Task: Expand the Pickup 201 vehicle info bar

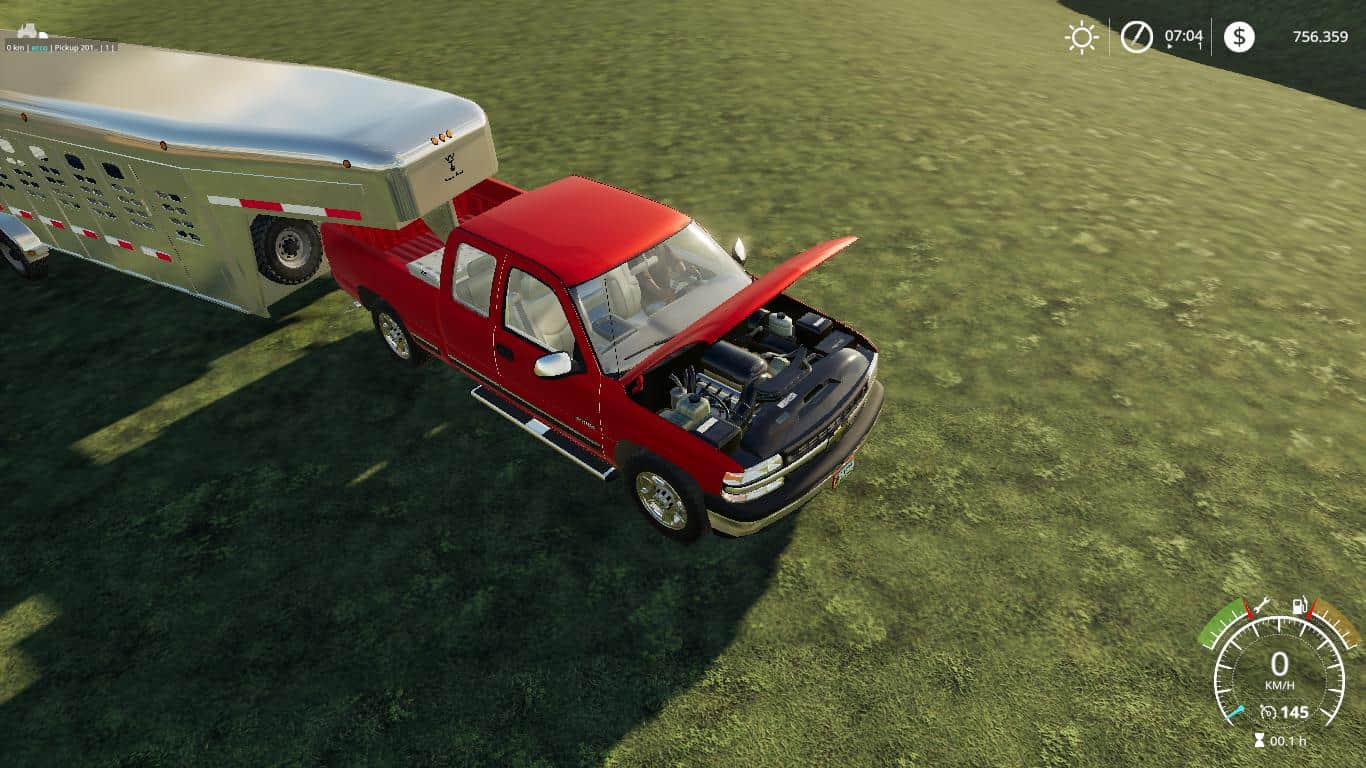Action: [60, 46]
